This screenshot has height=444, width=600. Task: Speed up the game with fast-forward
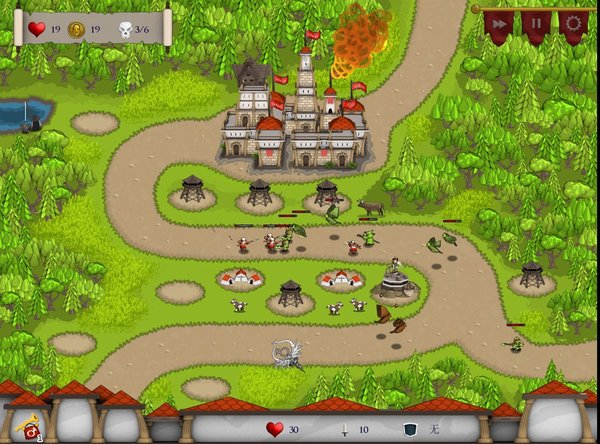click(x=497, y=23)
